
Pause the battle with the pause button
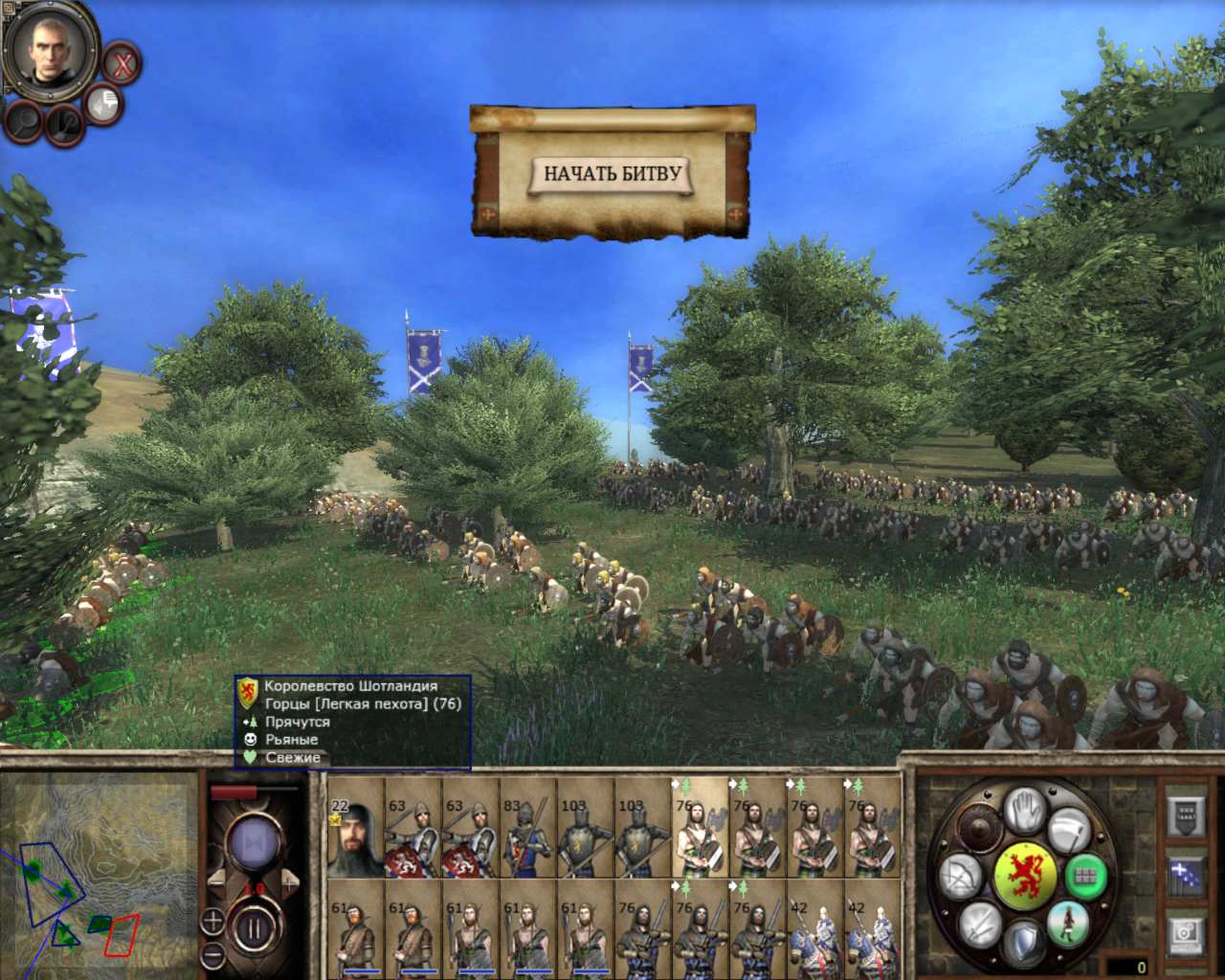click(x=253, y=927)
